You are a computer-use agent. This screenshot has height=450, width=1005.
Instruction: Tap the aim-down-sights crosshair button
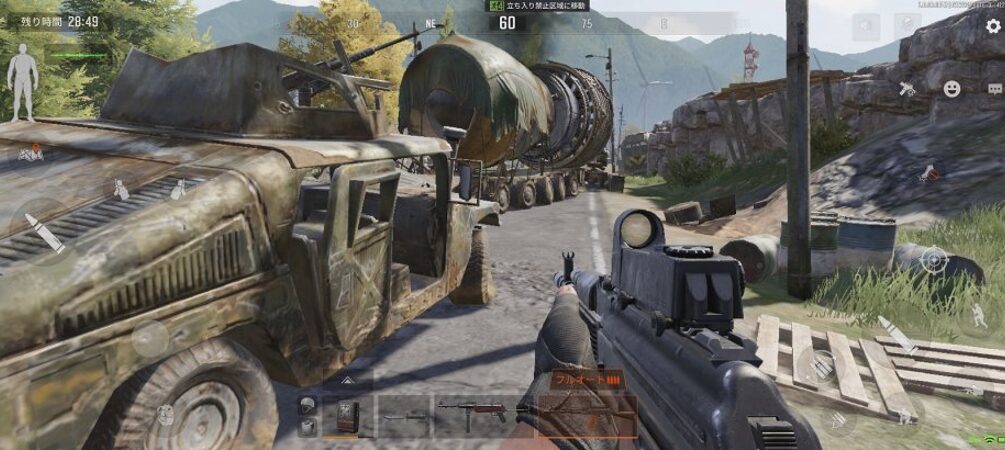933,260
